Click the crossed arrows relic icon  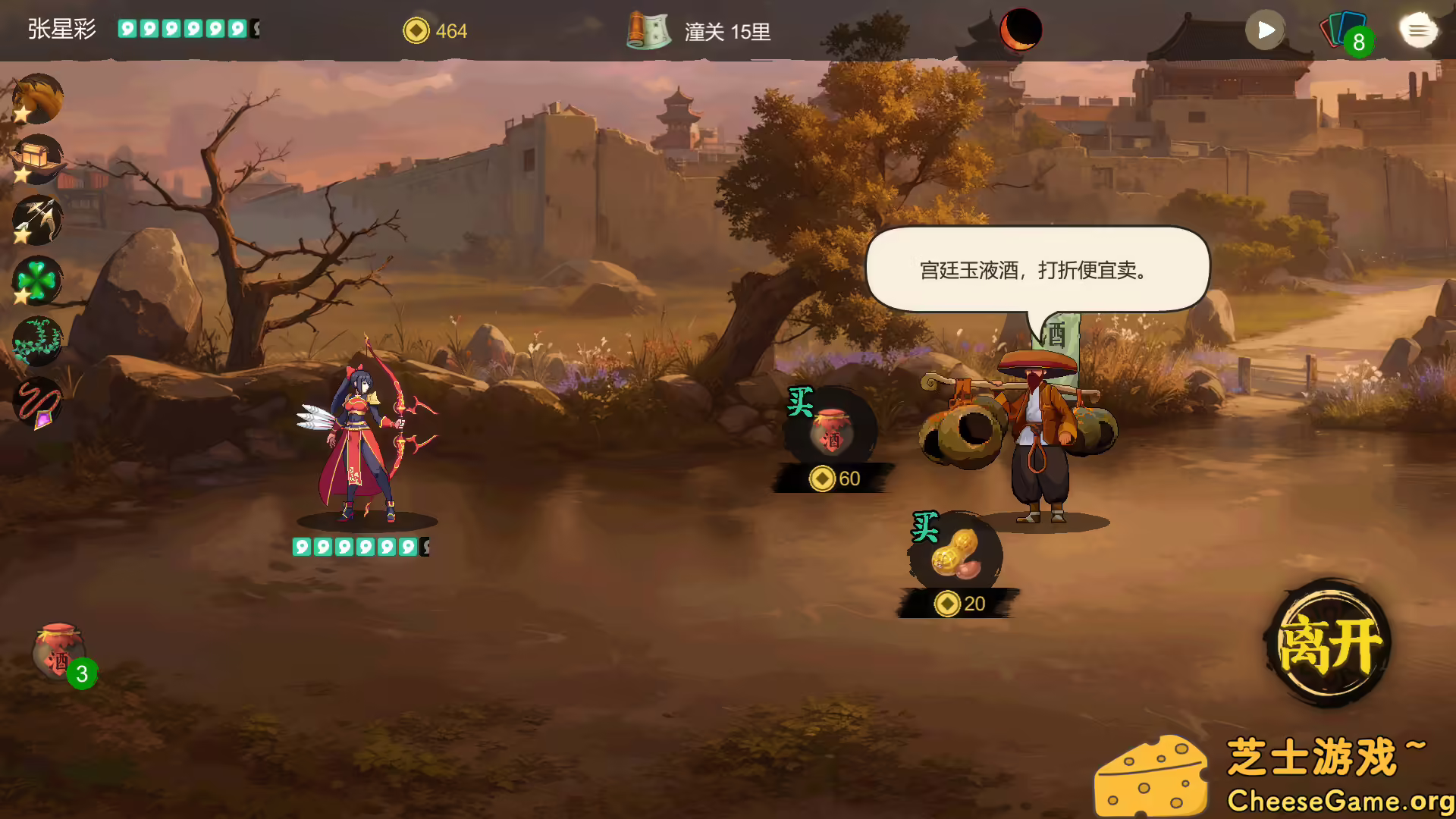[37, 220]
